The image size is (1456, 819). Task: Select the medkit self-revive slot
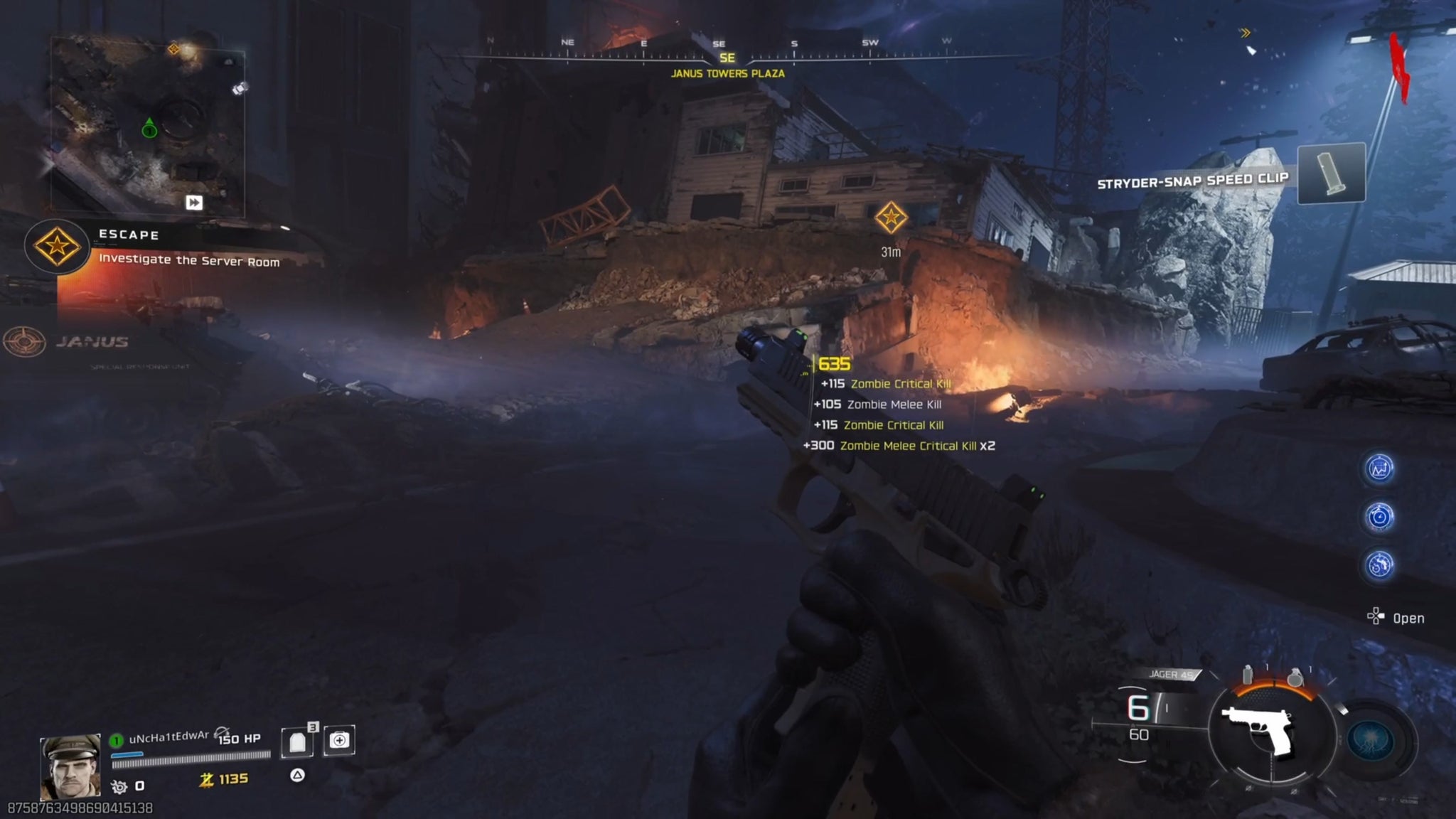pos(339,740)
